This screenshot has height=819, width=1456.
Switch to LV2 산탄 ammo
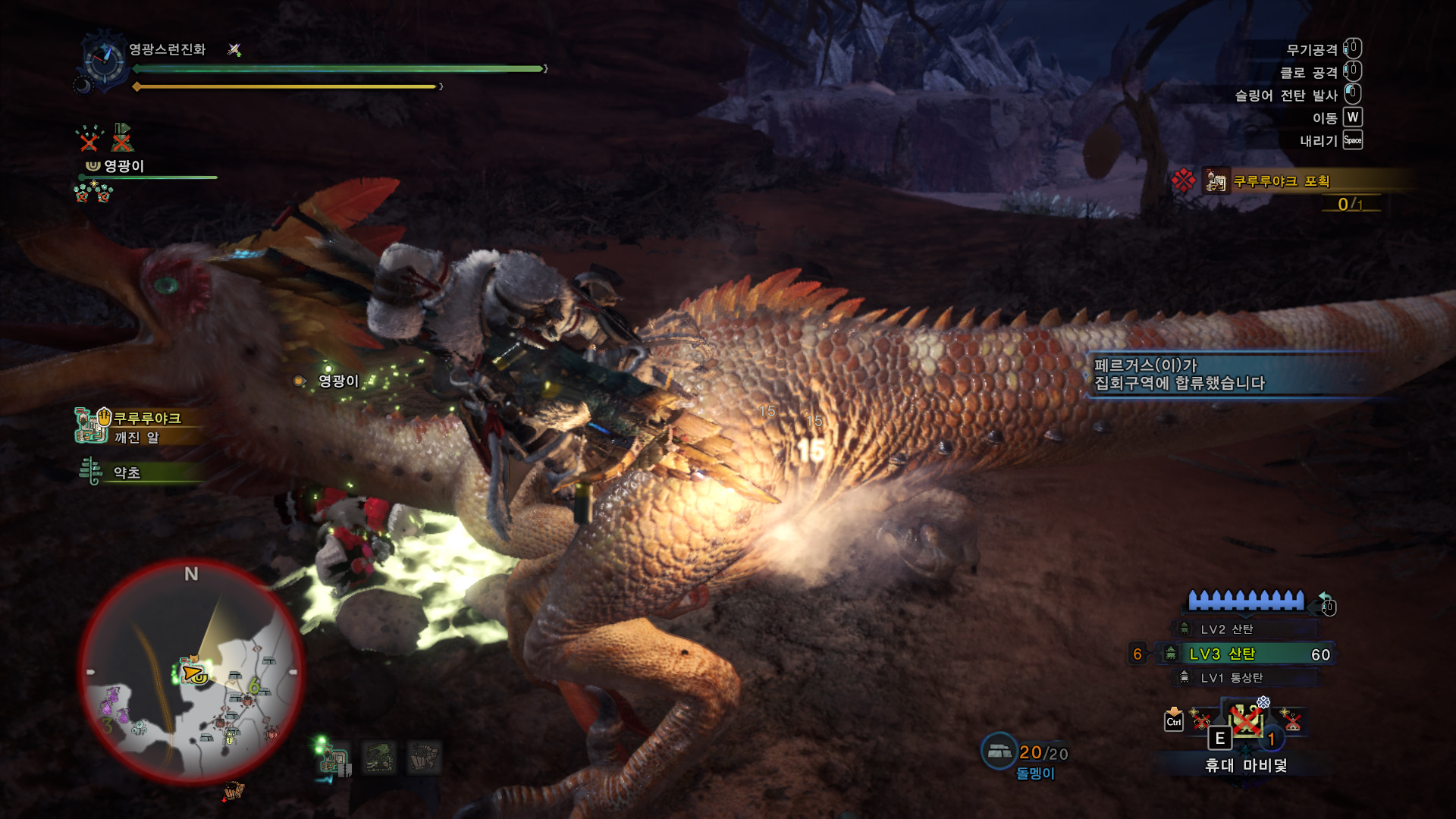1227,629
